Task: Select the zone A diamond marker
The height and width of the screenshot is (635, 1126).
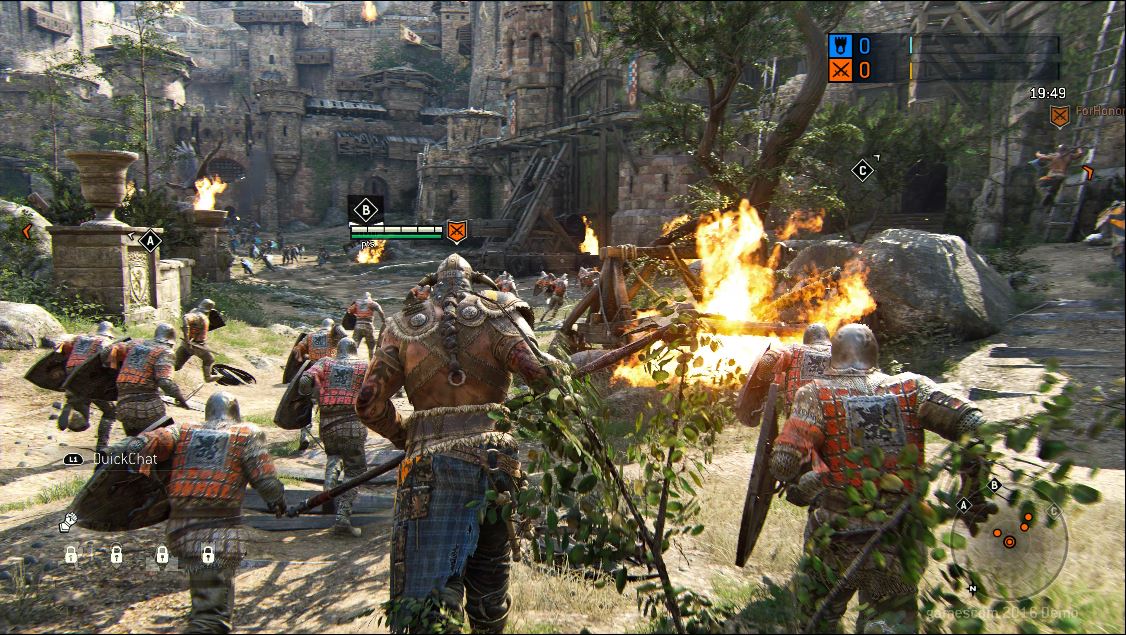Action: click(x=150, y=240)
